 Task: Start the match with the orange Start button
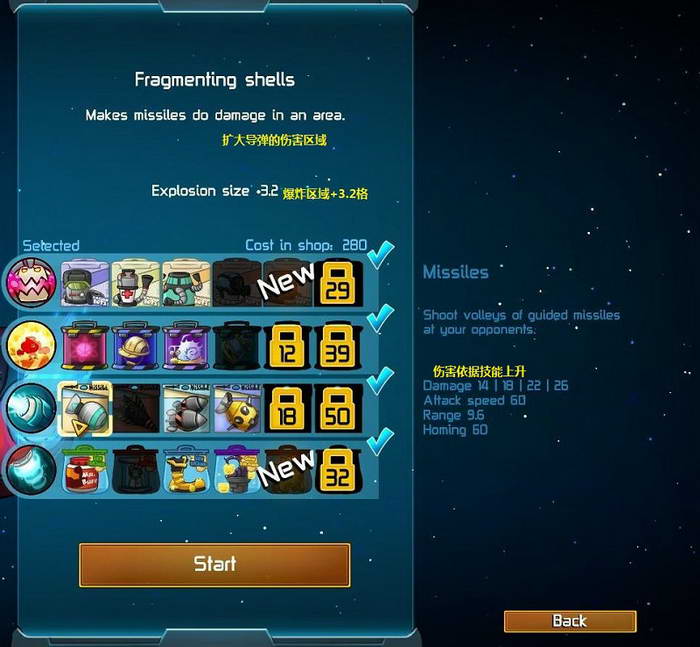tap(214, 564)
